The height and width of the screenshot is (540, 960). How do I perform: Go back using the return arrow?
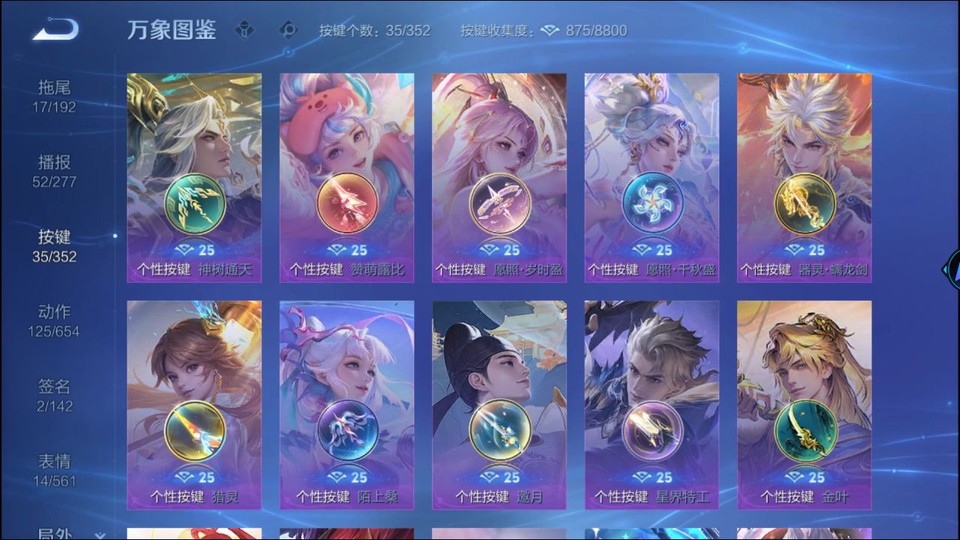coord(55,29)
